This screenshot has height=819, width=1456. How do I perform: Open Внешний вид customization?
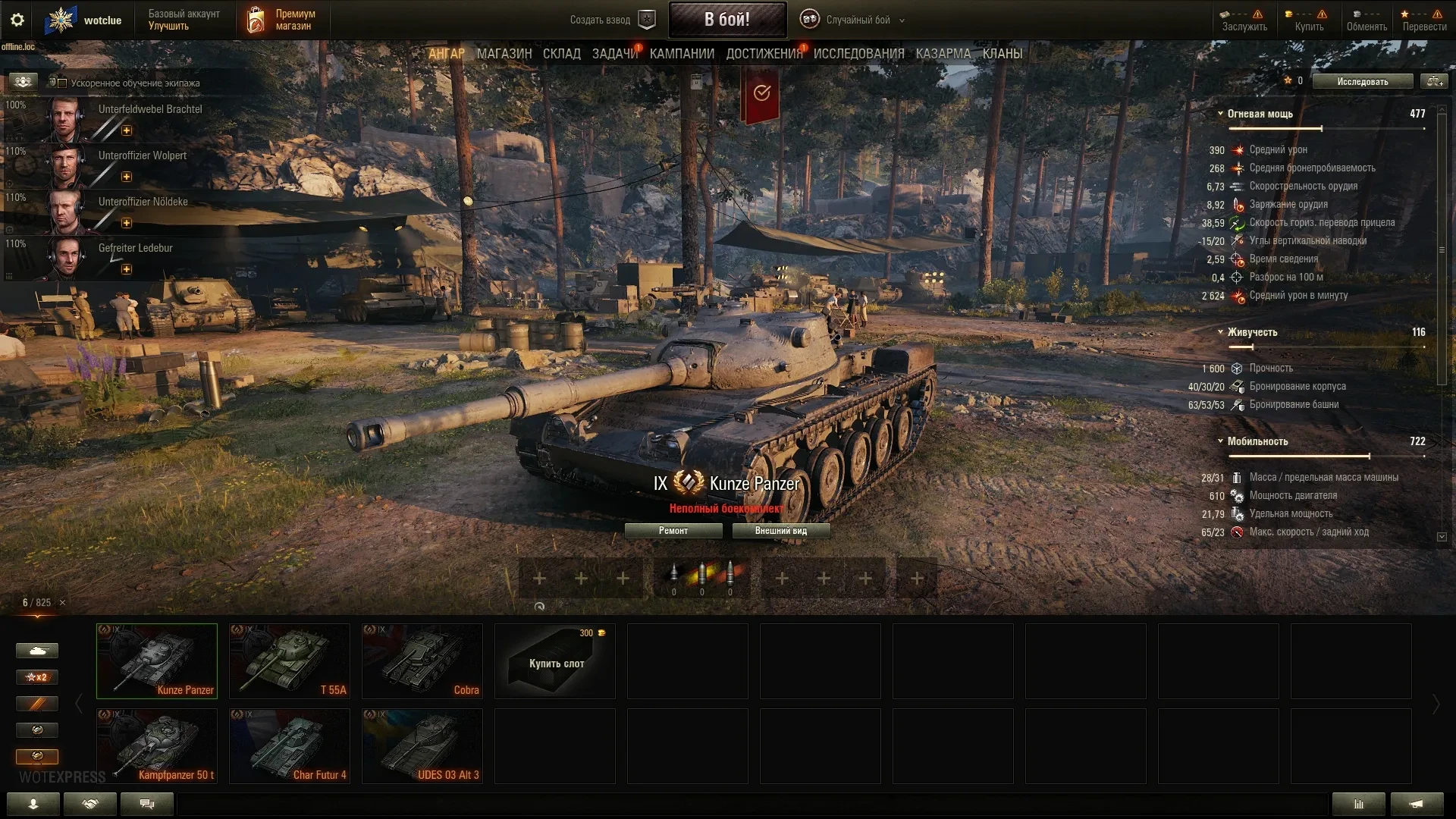coord(780,531)
